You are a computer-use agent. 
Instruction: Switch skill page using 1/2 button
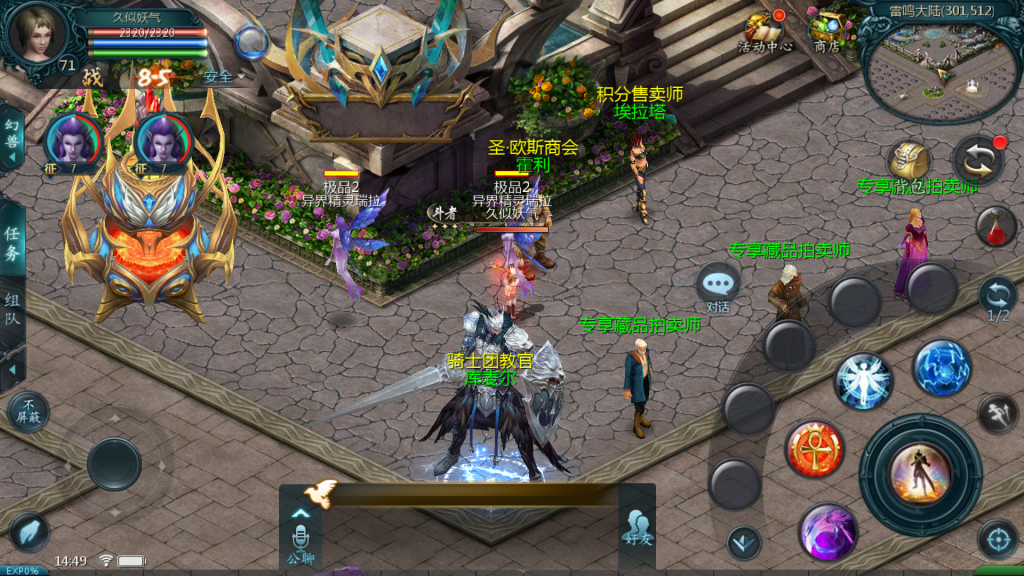tap(997, 298)
